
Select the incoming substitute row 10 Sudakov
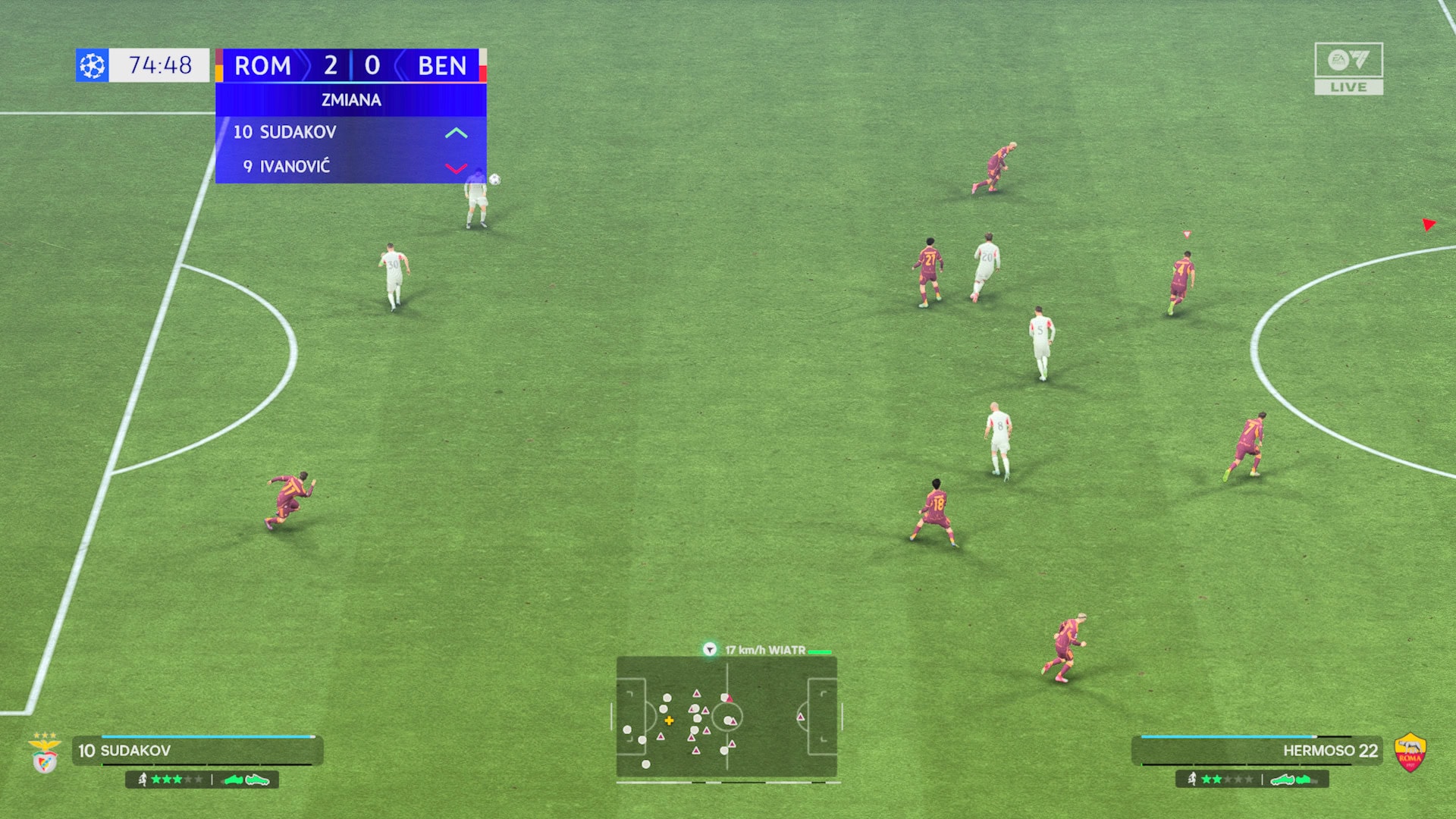pyautogui.click(x=350, y=133)
